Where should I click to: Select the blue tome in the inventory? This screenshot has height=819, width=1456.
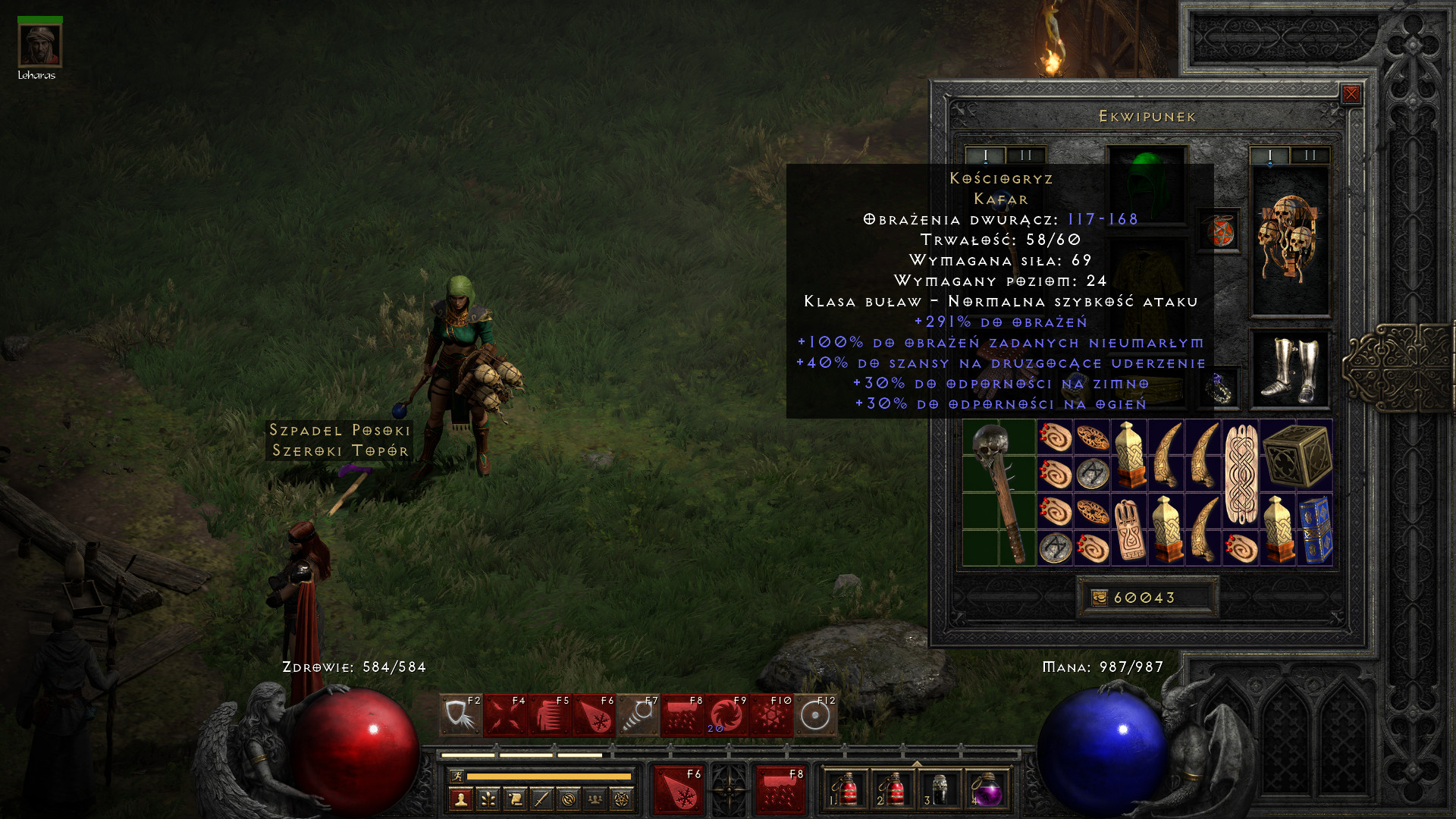click(1315, 530)
